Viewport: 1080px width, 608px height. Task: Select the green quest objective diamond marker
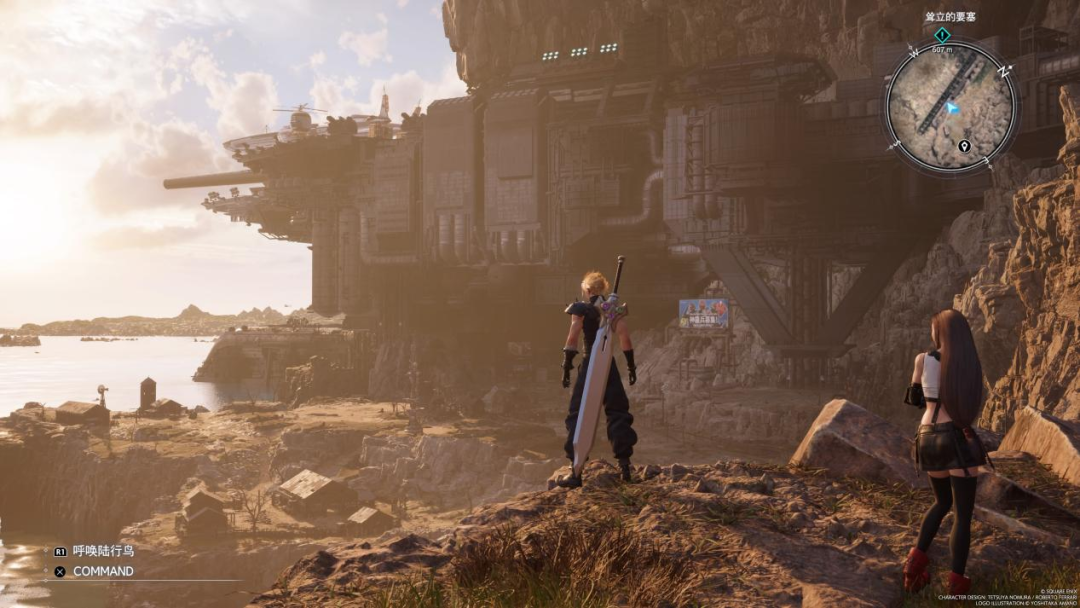(x=942, y=34)
